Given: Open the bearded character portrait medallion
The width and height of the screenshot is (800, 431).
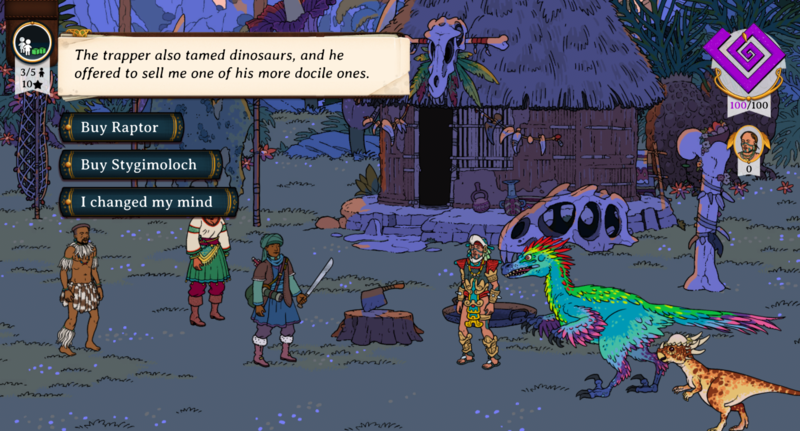Looking at the screenshot, I should pos(748,146).
